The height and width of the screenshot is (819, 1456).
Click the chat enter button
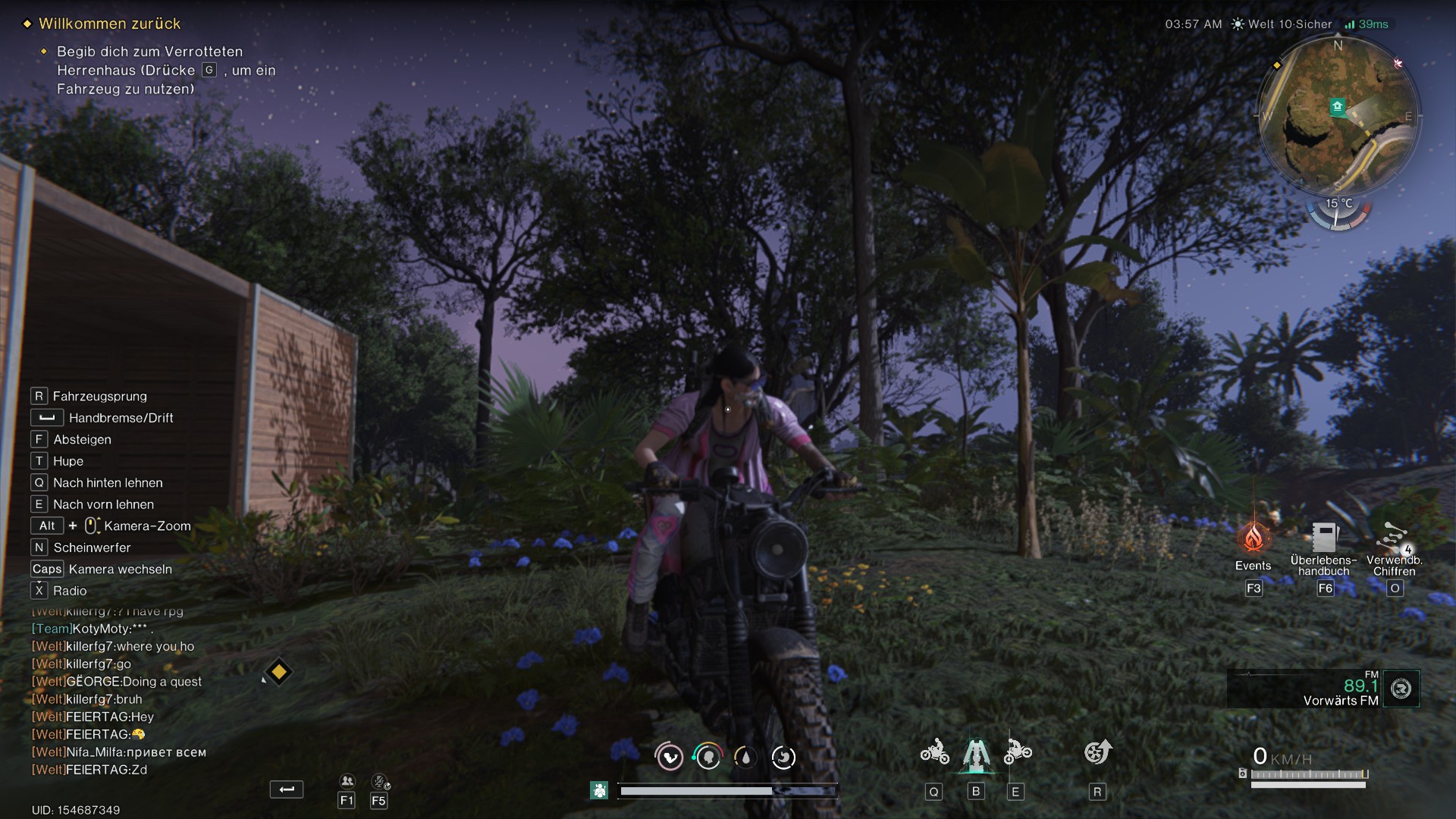pyautogui.click(x=286, y=789)
